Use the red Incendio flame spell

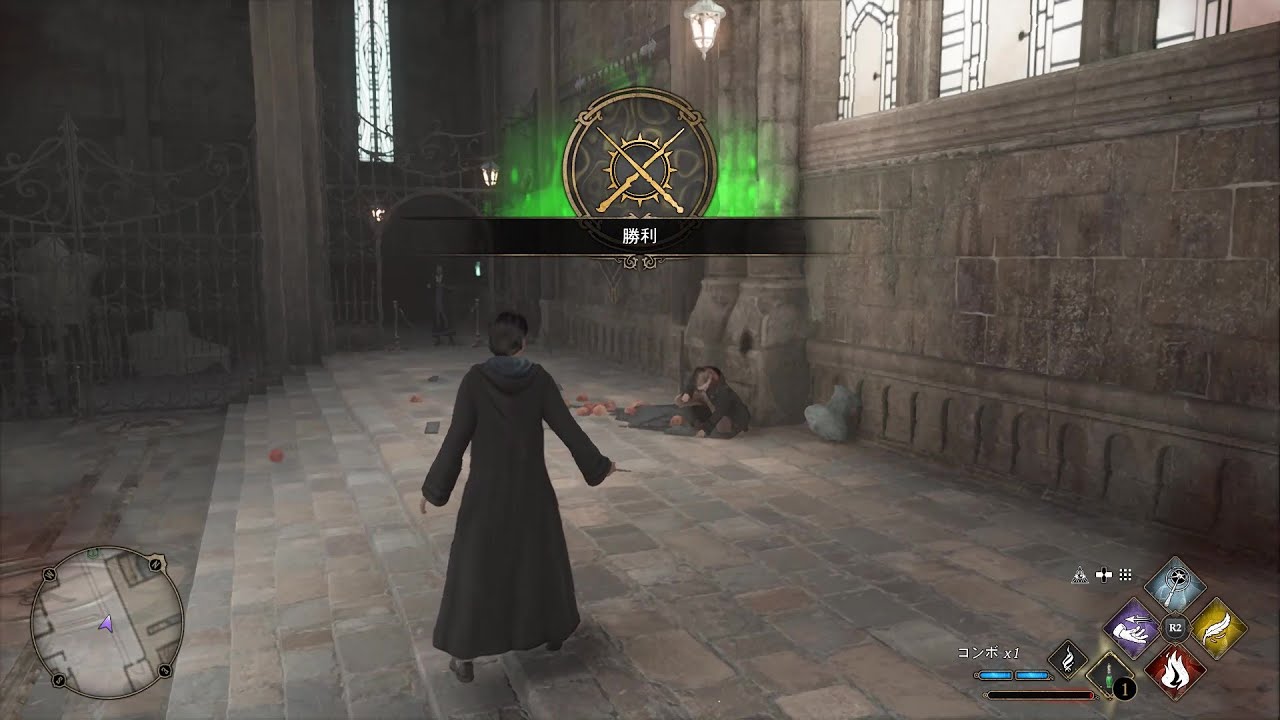point(1175,671)
